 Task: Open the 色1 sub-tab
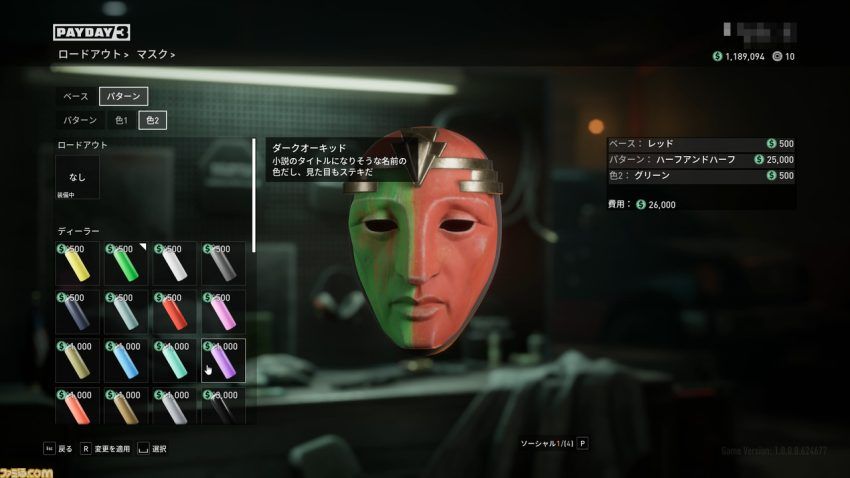click(120, 120)
